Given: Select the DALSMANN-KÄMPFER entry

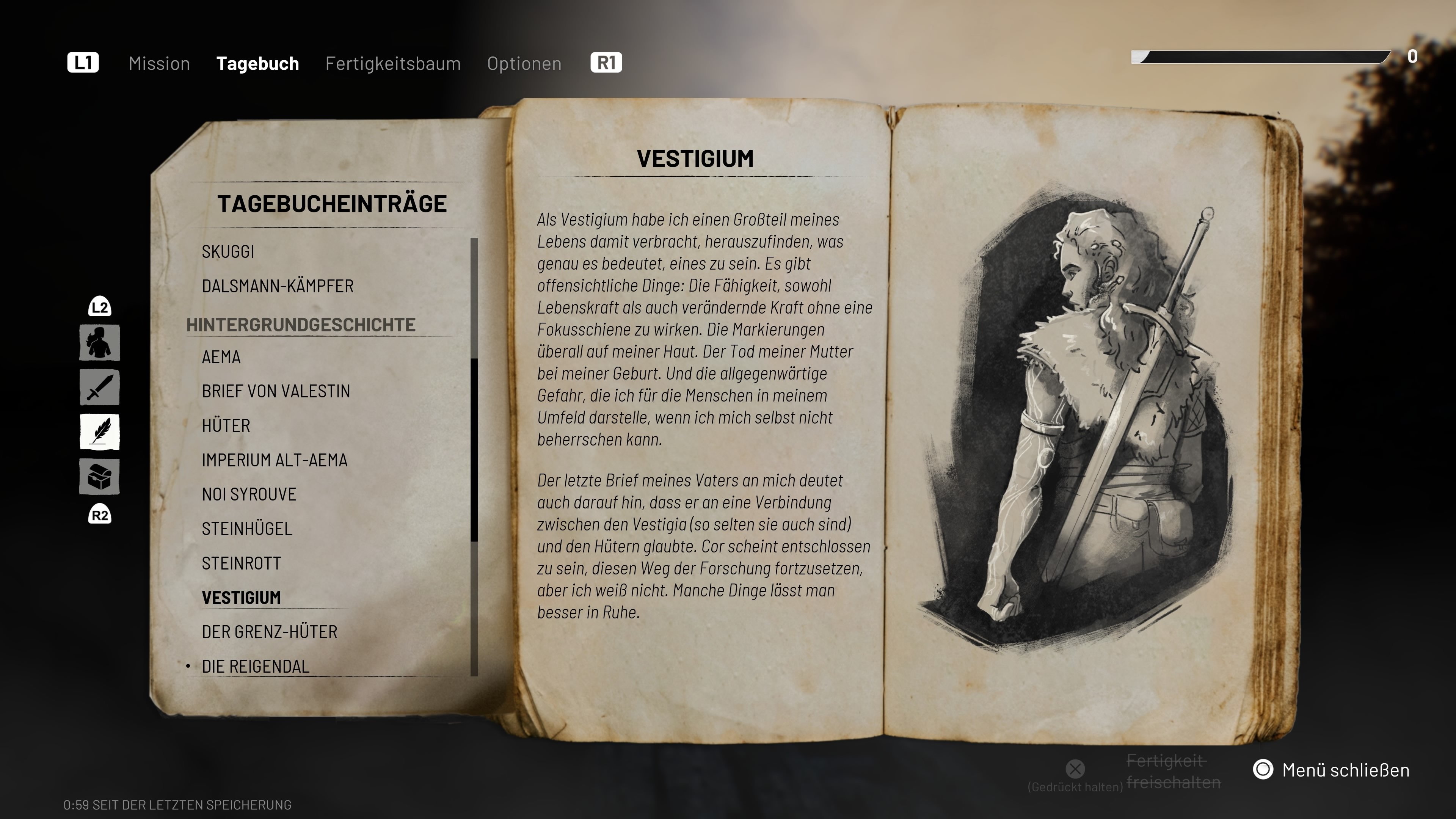Looking at the screenshot, I should [x=278, y=286].
